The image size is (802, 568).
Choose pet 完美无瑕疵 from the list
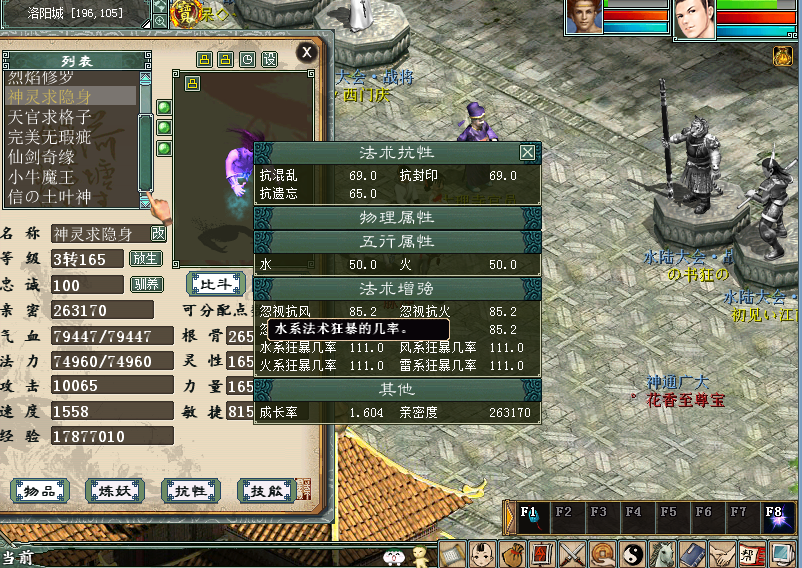49,137
